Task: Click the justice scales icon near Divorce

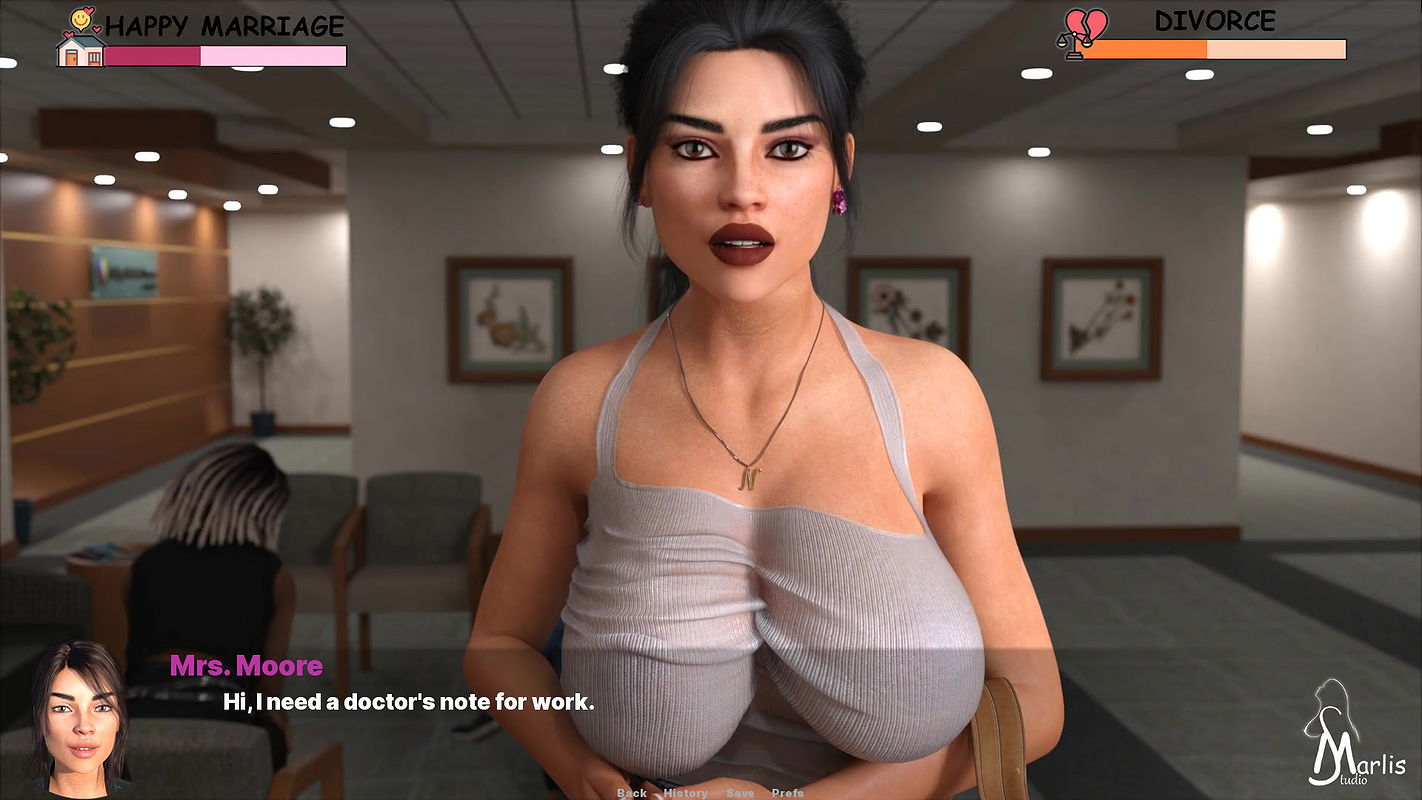Action: coord(1074,45)
